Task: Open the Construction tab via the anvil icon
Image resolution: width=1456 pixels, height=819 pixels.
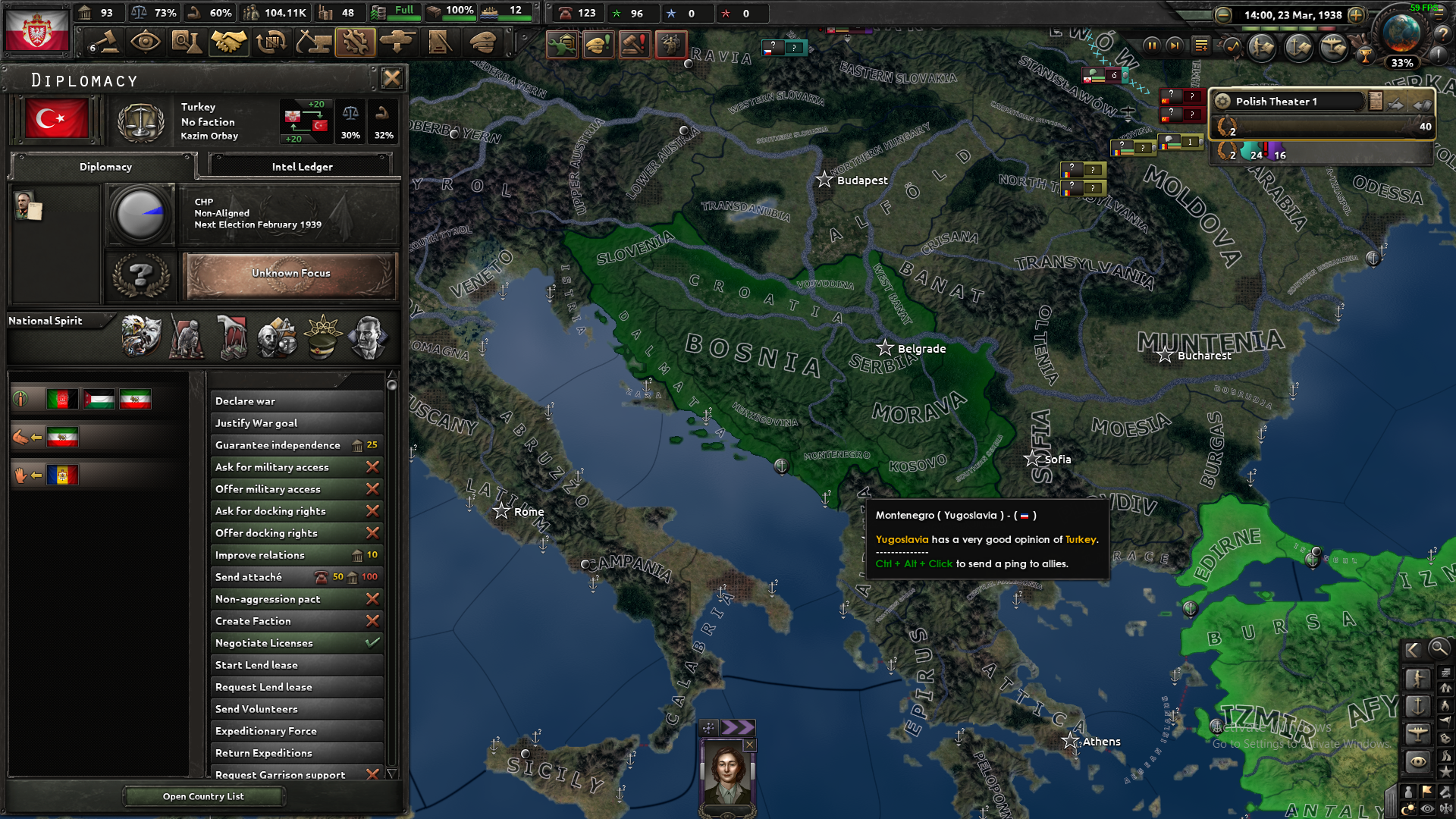Action: coord(313,42)
